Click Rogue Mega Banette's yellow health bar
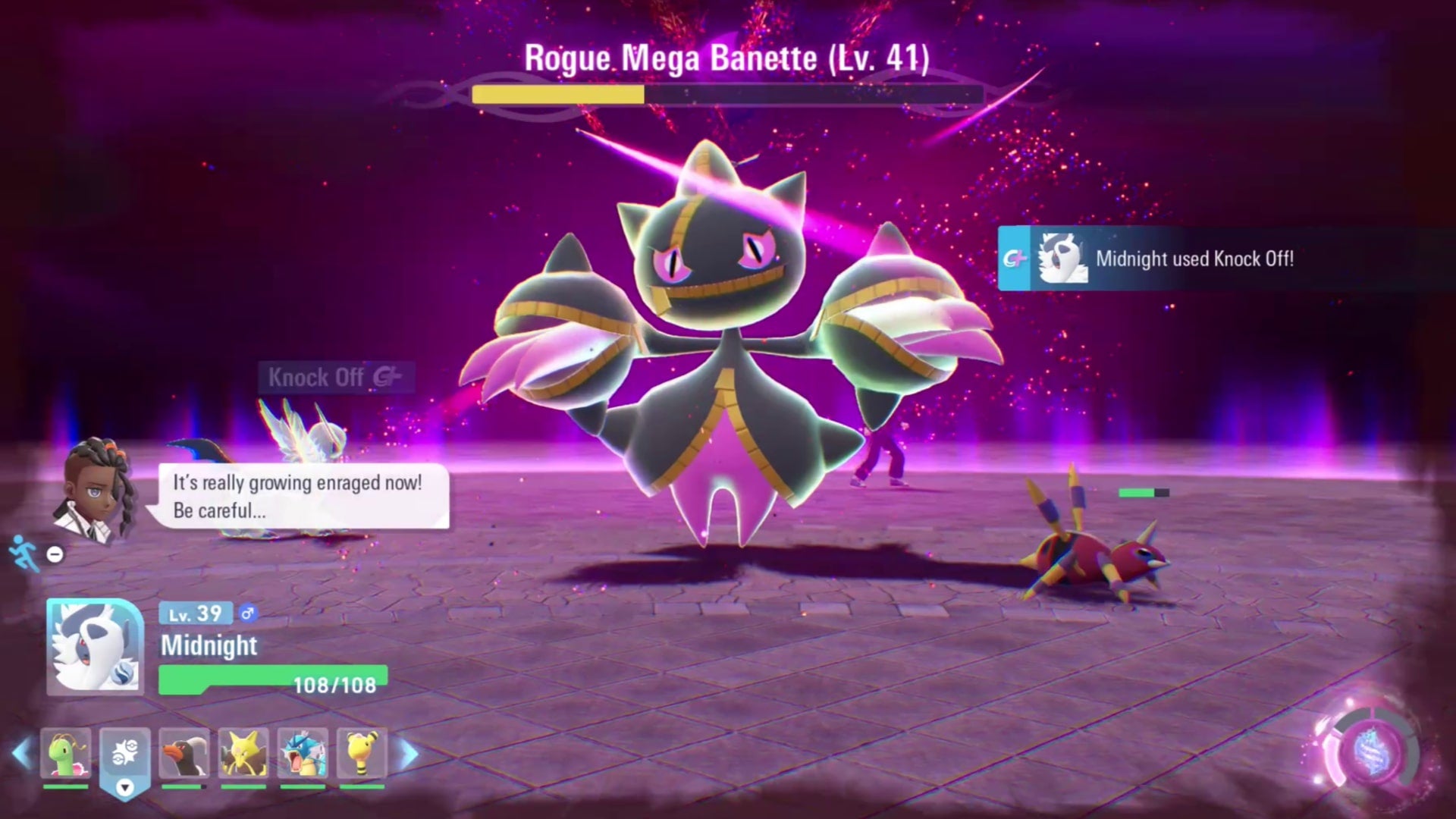This screenshot has height=819, width=1456. pyautogui.click(x=557, y=96)
